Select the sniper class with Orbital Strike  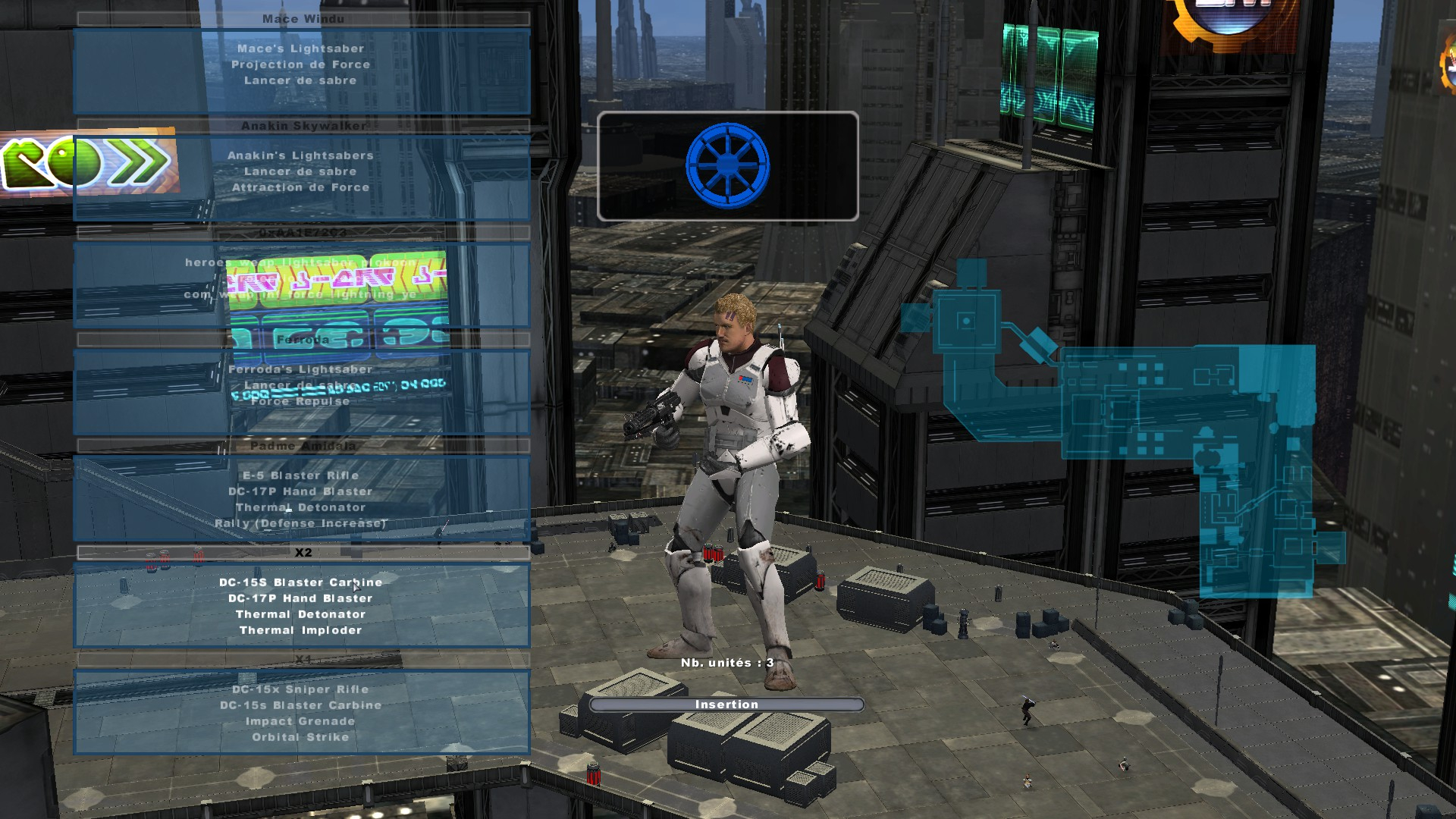click(301, 712)
